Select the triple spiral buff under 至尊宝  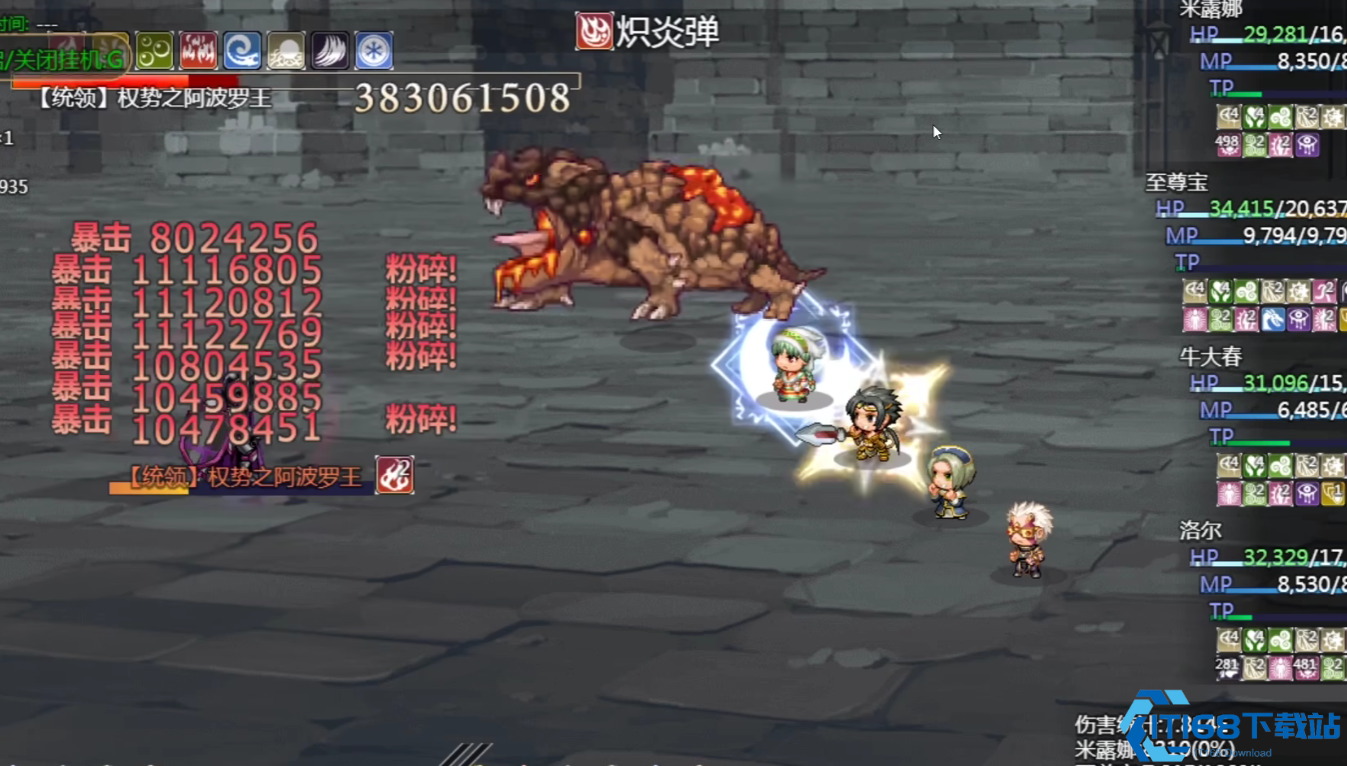(1246, 291)
